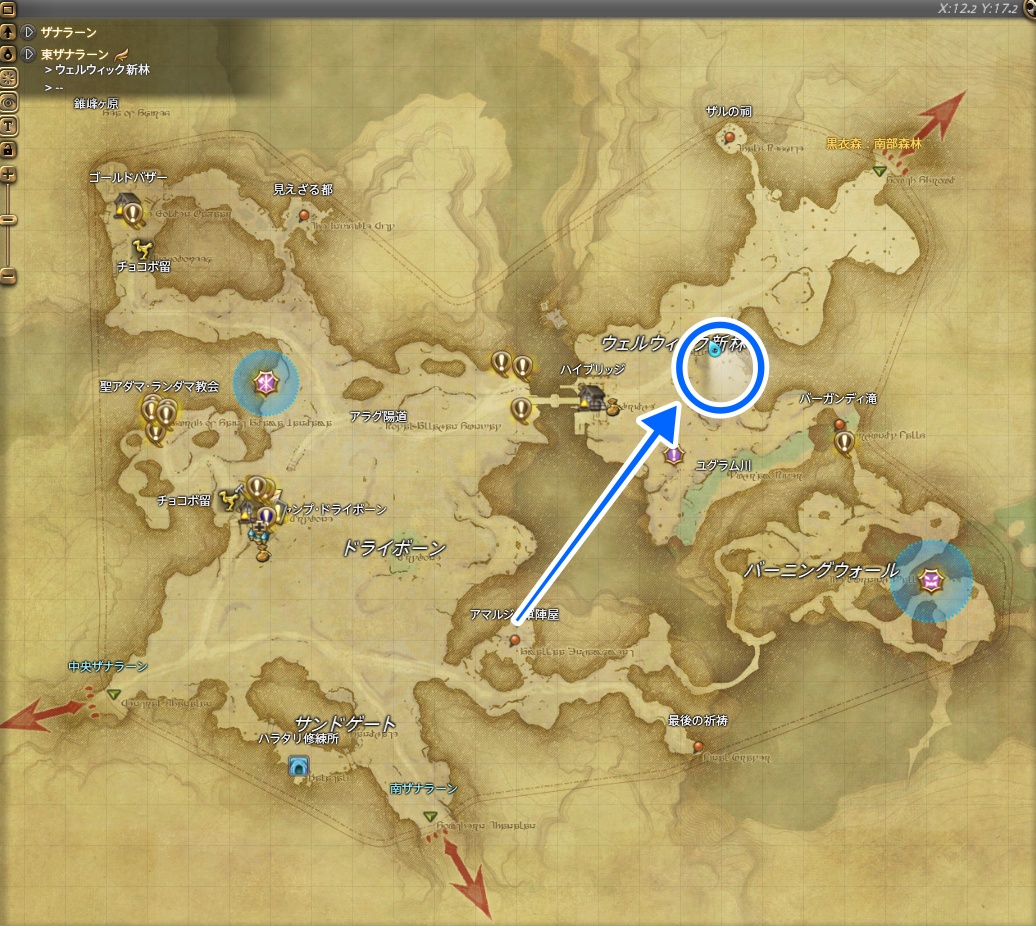The image size is (1036, 926).
Task: Click the zoom-in plus button
Action: coord(8,175)
